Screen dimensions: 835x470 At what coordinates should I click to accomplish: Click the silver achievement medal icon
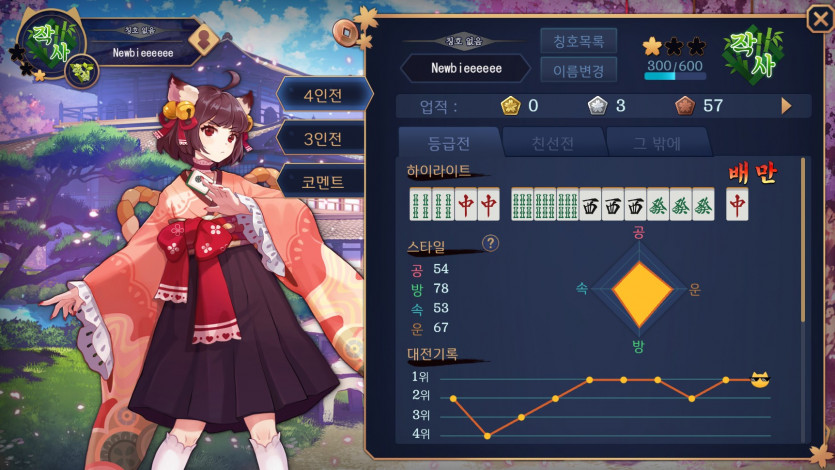click(596, 105)
